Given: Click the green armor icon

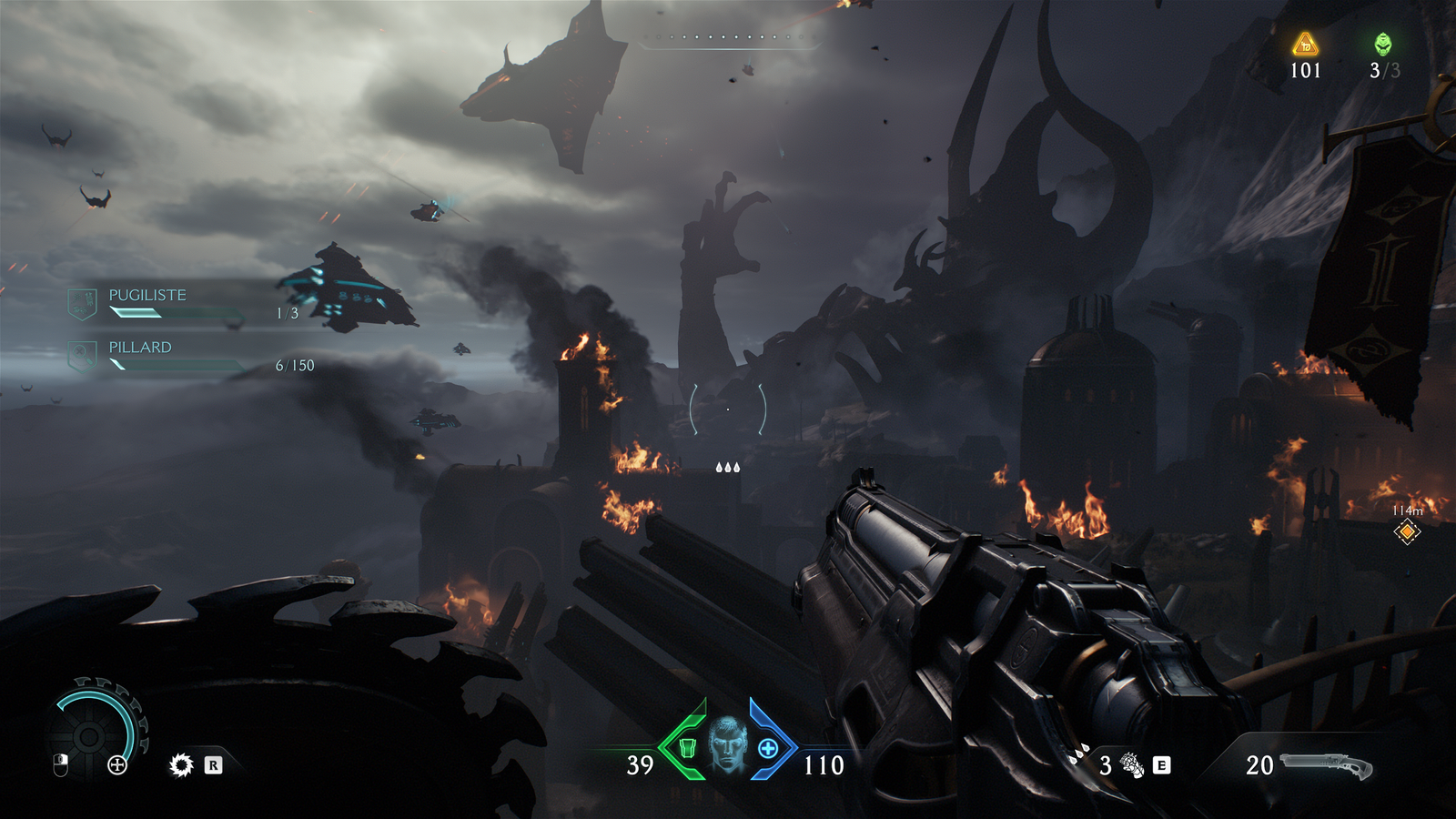Looking at the screenshot, I should [688, 748].
